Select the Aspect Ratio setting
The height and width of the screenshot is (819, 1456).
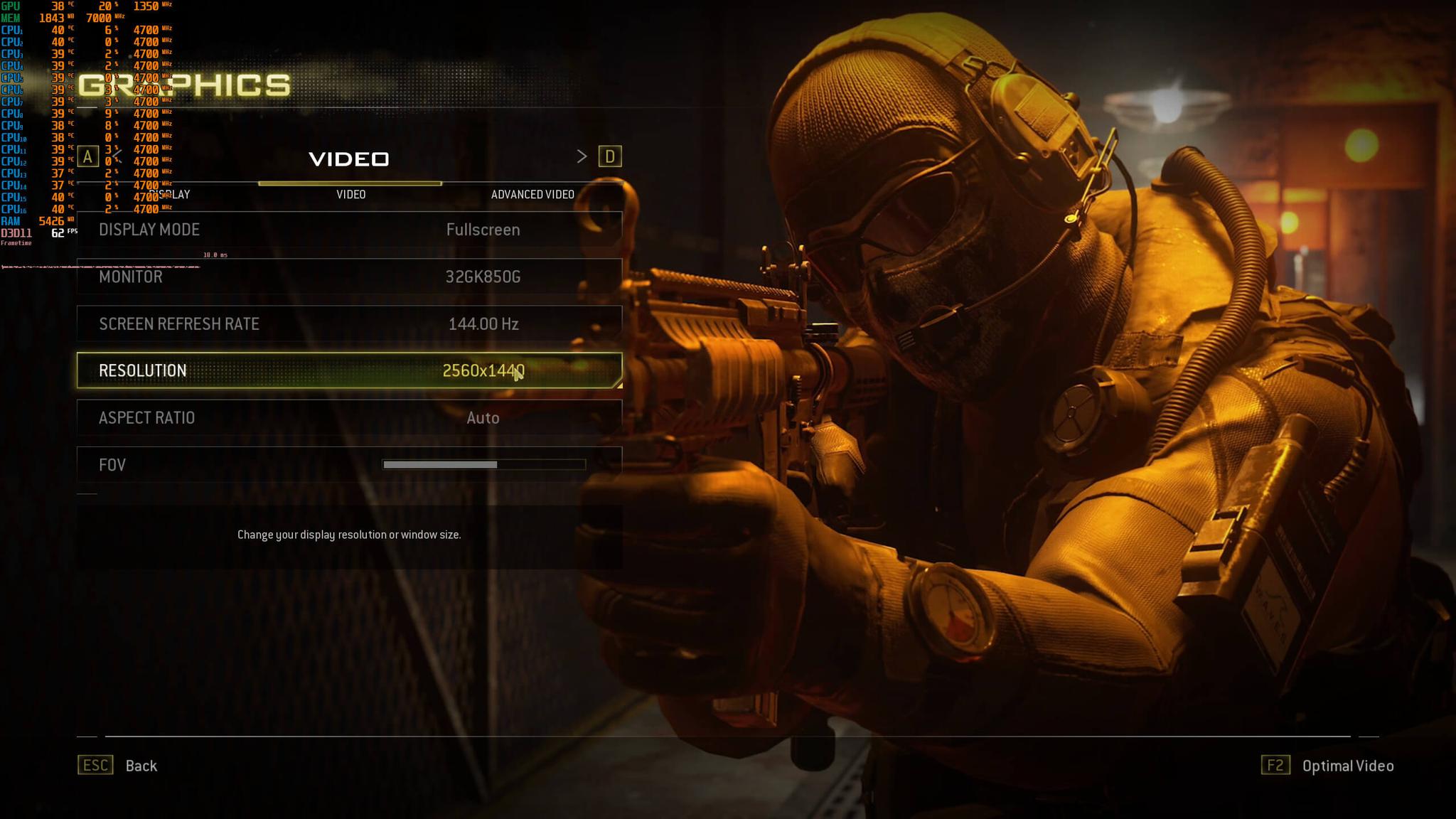coord(349,418)
